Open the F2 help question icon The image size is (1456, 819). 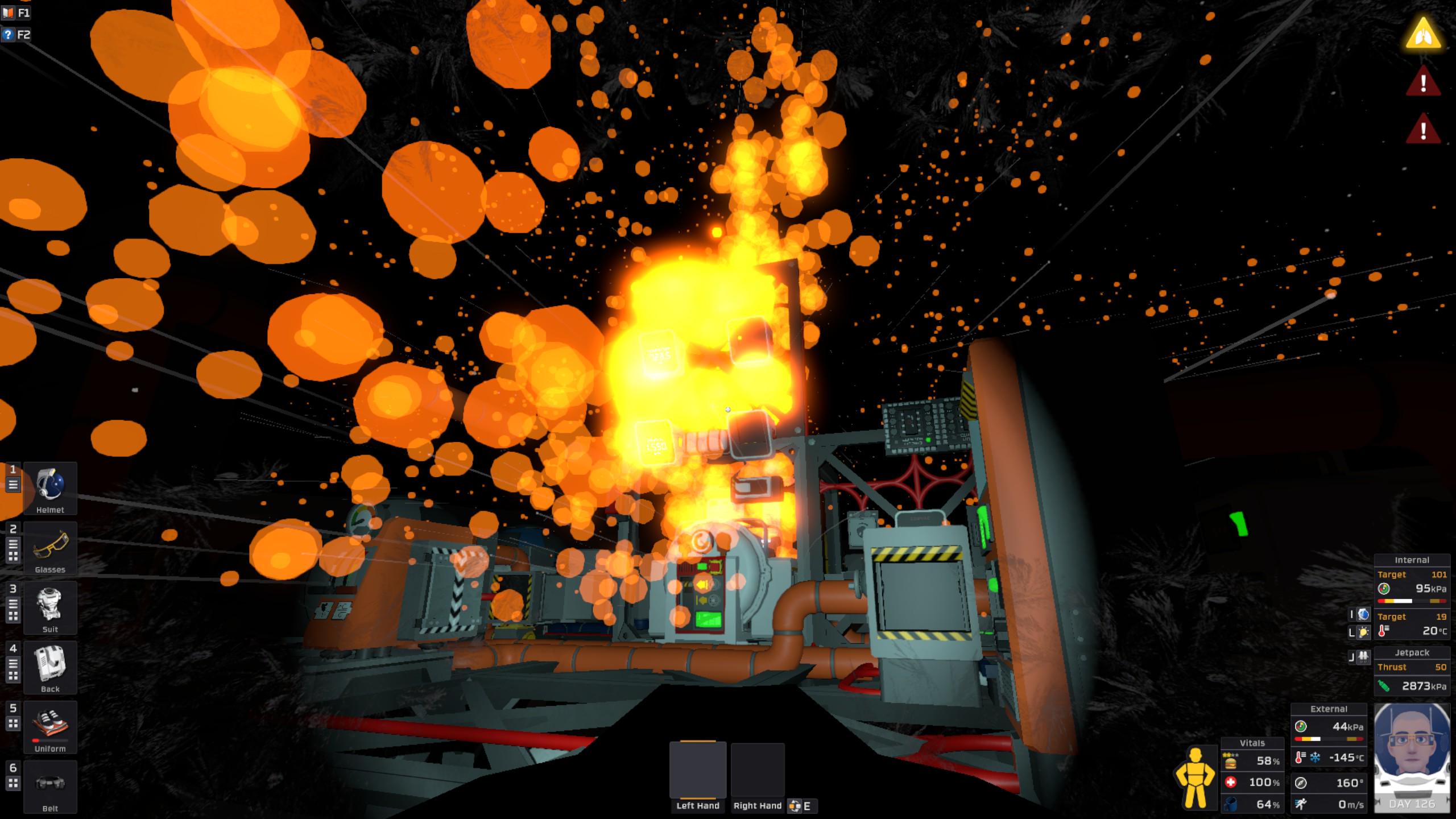click(8, 35)
